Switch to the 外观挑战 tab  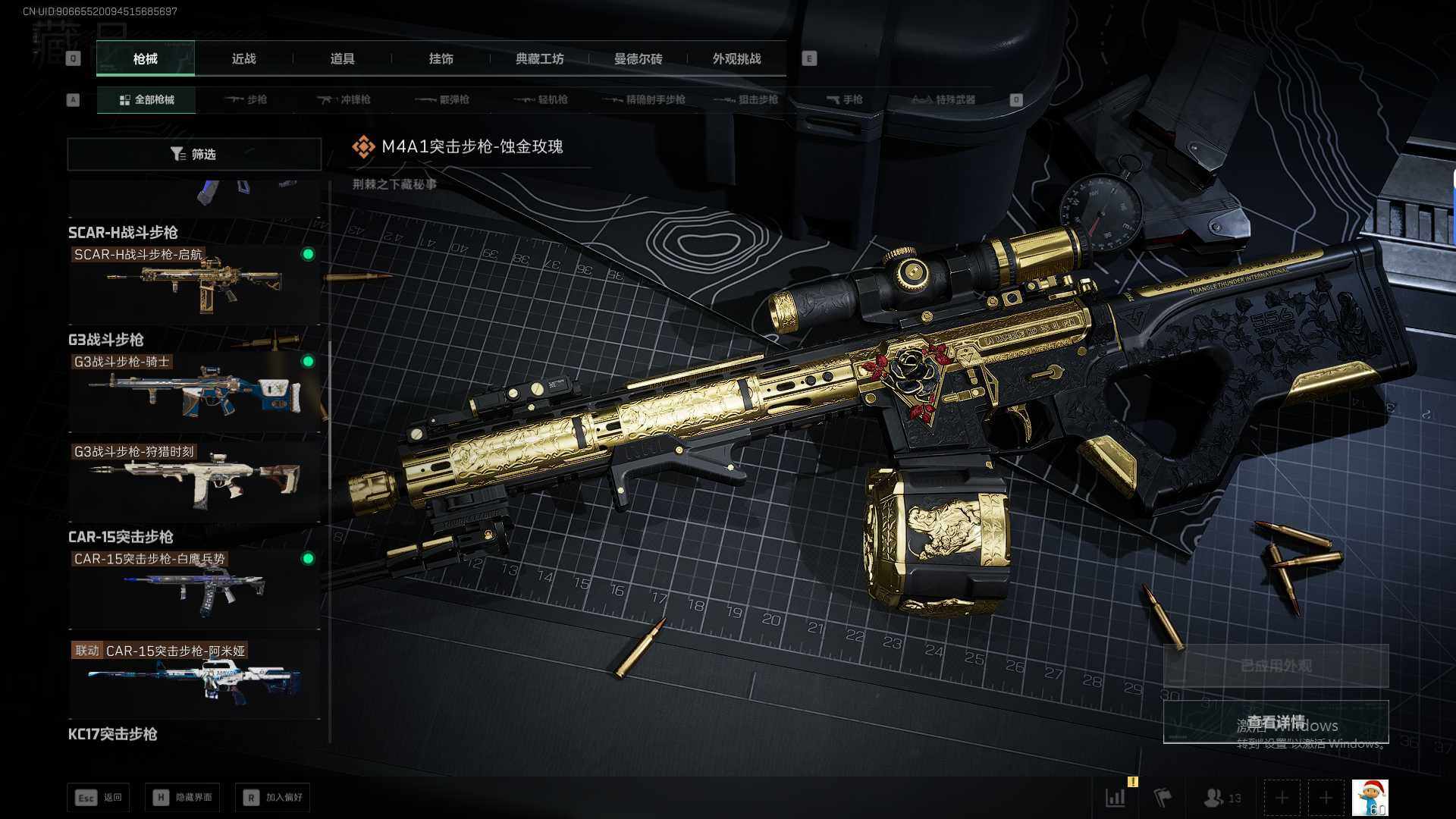736,58
